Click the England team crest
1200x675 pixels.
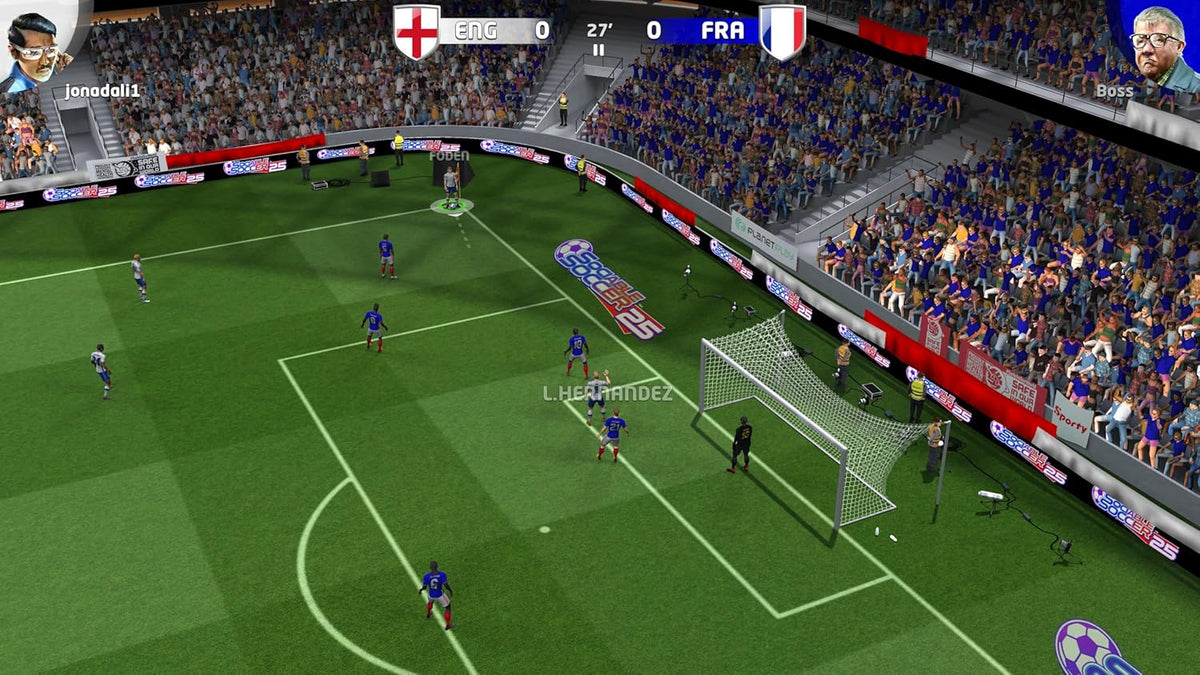pyautogui.click(x=416, y=31)
